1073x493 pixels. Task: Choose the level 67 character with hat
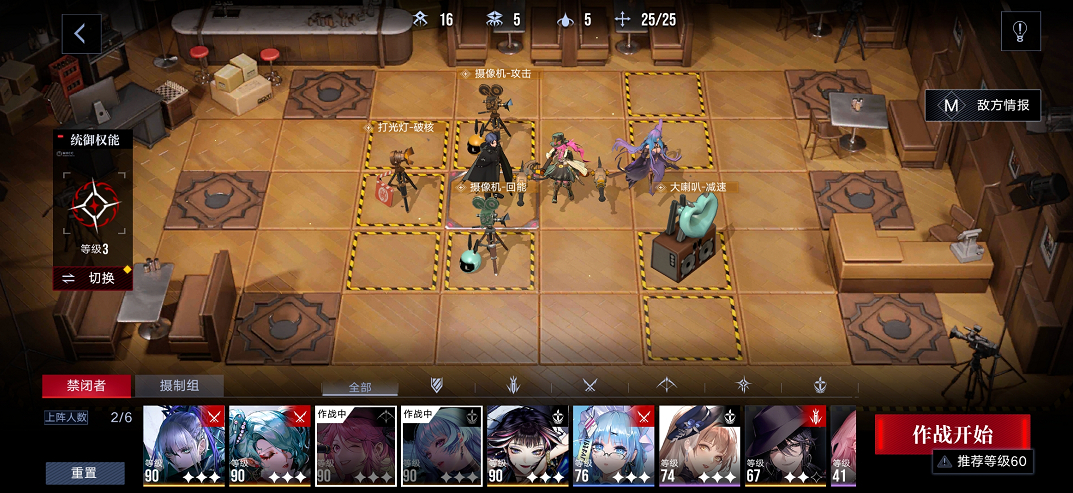pyautogui.click(x=786, y=445)
